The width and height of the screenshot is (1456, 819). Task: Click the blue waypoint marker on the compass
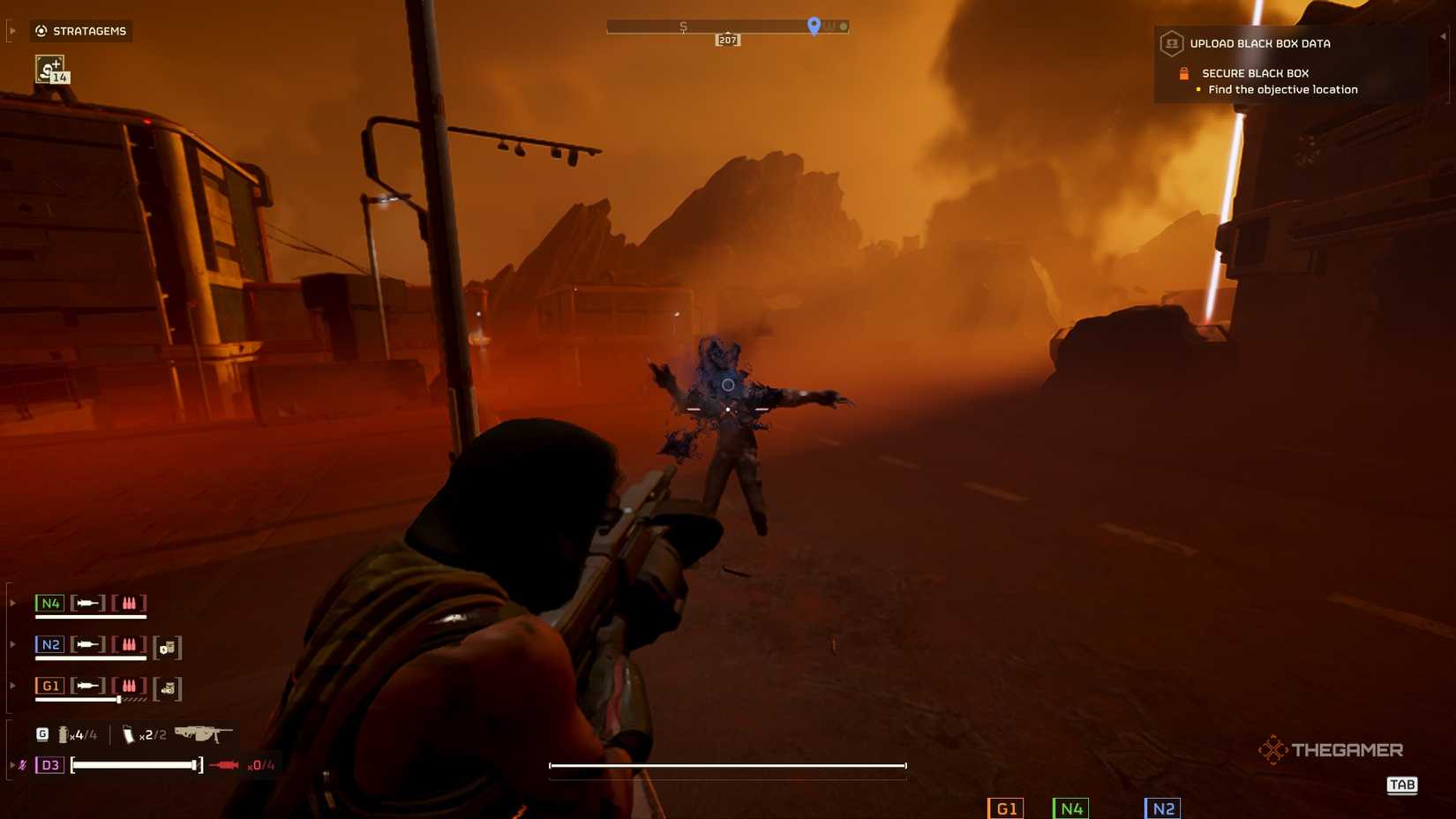coord(813,26)
